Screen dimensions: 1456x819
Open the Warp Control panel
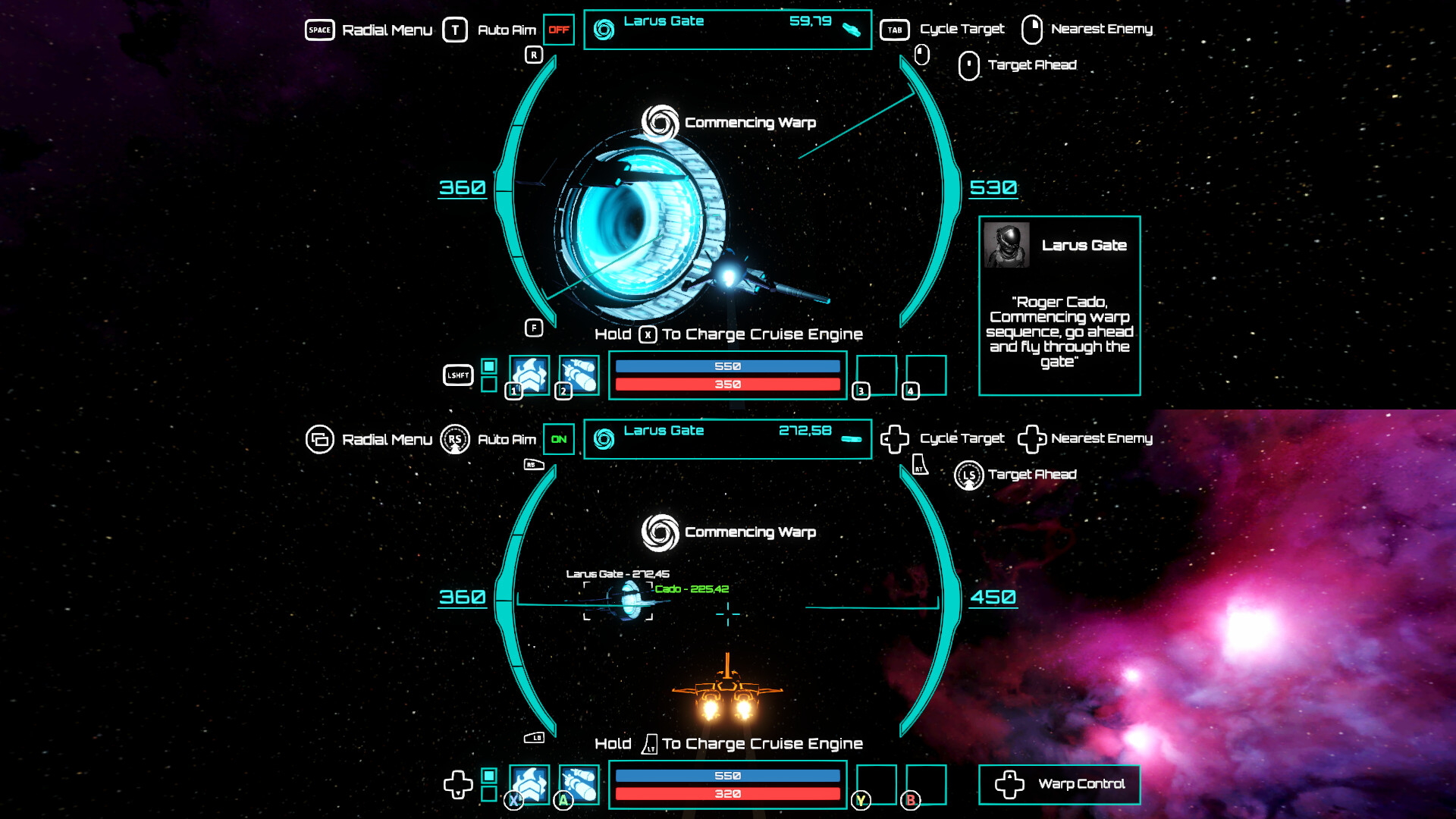[x=1059, y=784]
